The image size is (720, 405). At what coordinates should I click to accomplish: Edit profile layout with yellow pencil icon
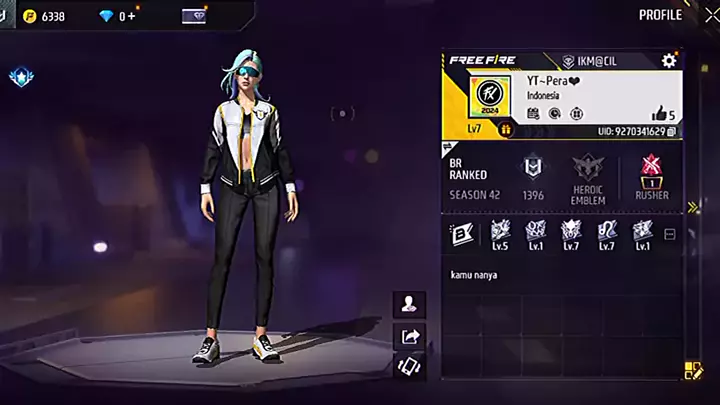(692, 371)
